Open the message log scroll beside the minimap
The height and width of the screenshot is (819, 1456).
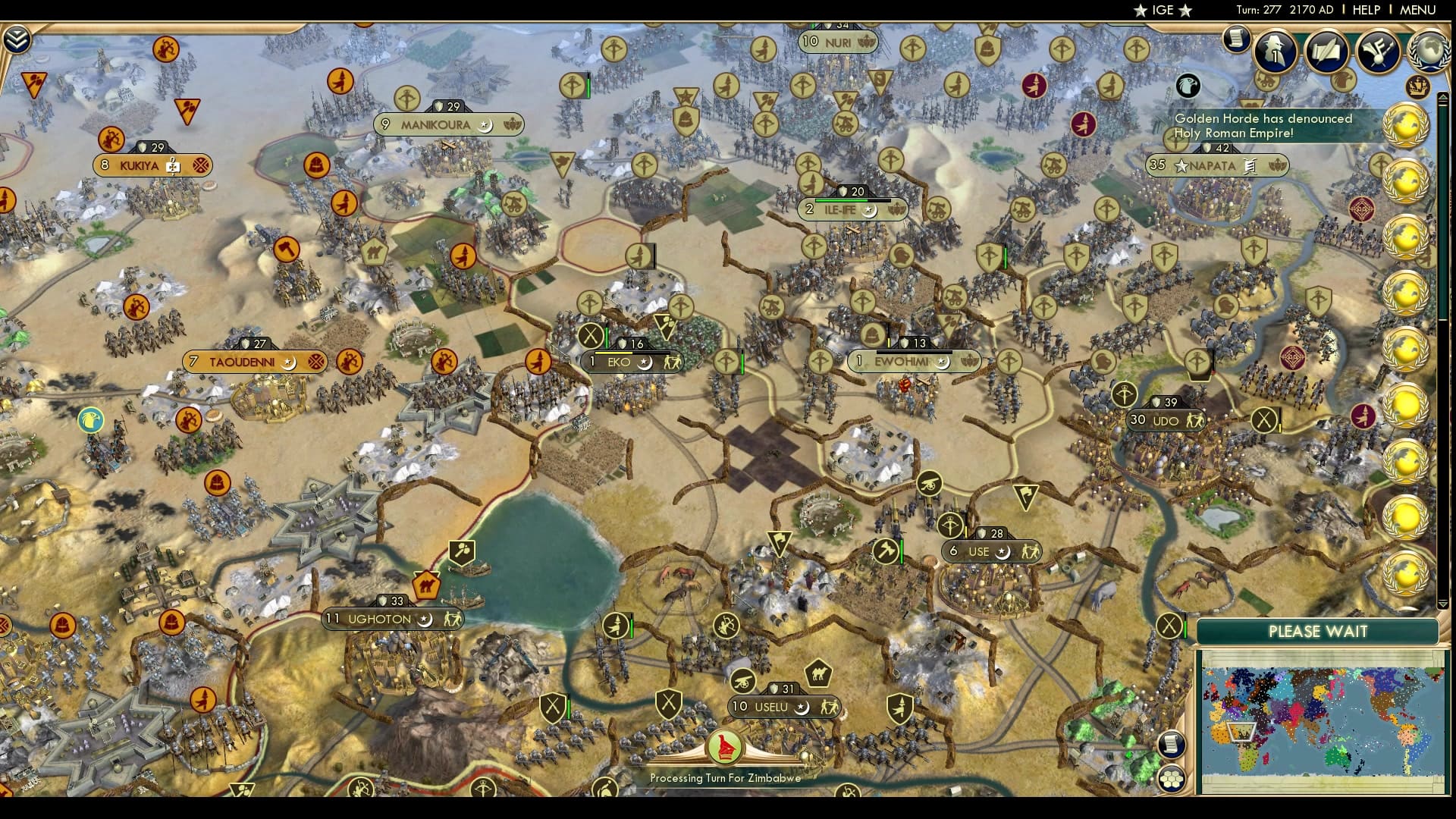point(1170,744)
